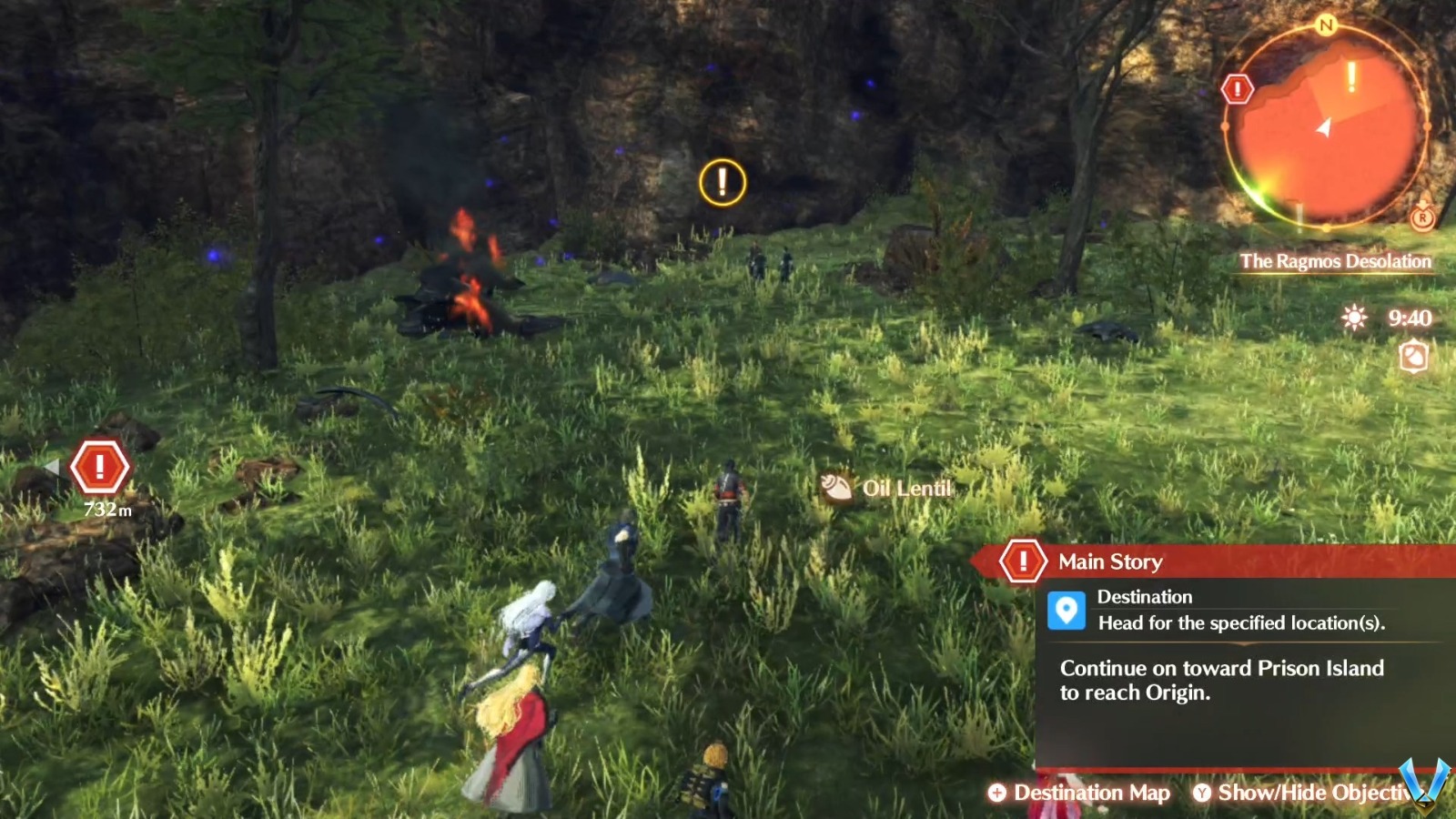Viewport: 1456px width, 819px height.
Task: Click The Ragmos Desolation area name
Action: coord(1334,261)
